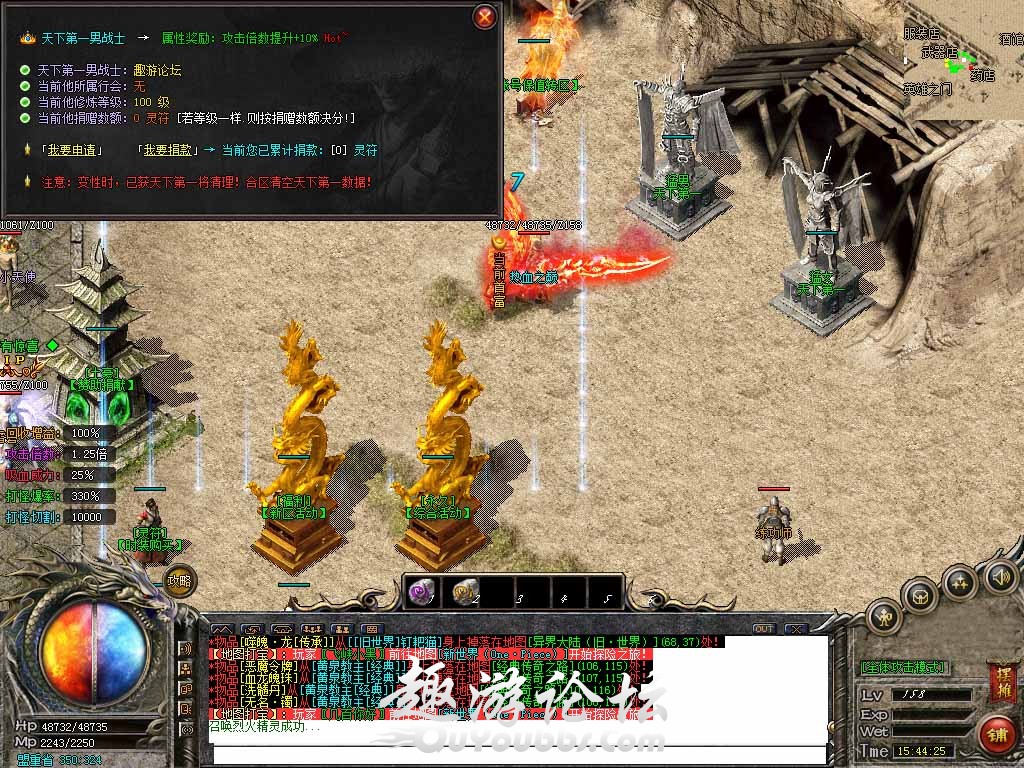Viewport: 1024px width, 768px height.
Task: Open the skills sparkle round icon
Action: 960,582
